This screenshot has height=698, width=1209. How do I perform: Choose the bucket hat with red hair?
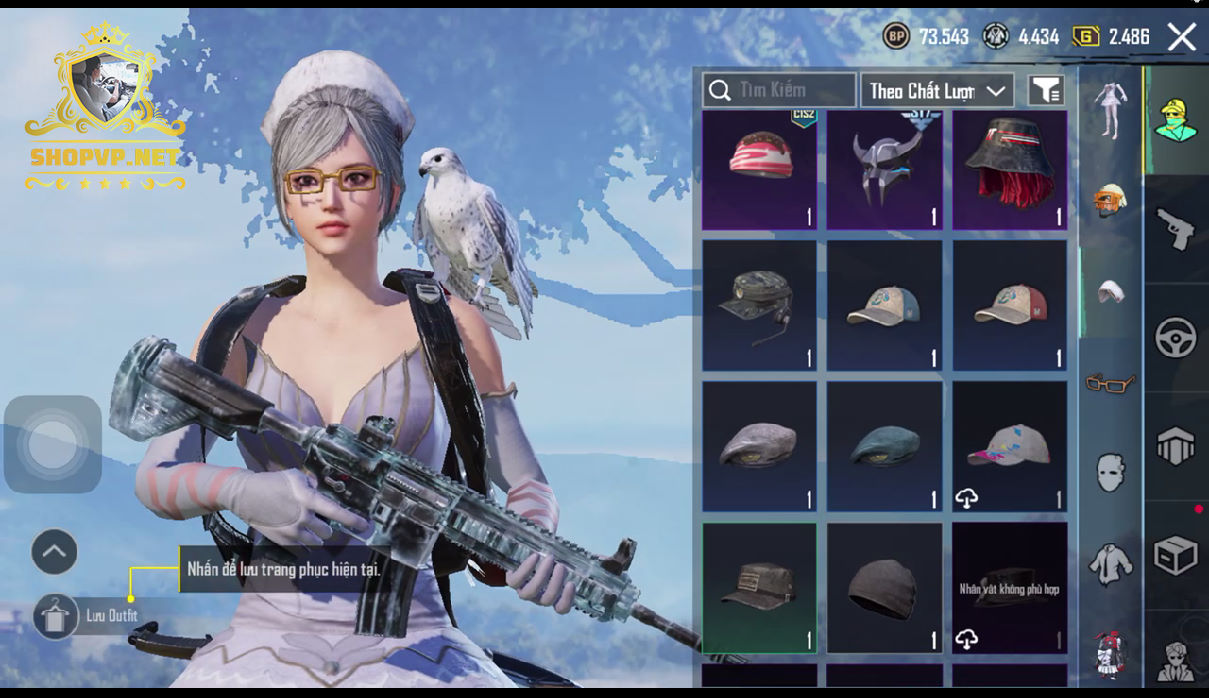point(1009,170)
